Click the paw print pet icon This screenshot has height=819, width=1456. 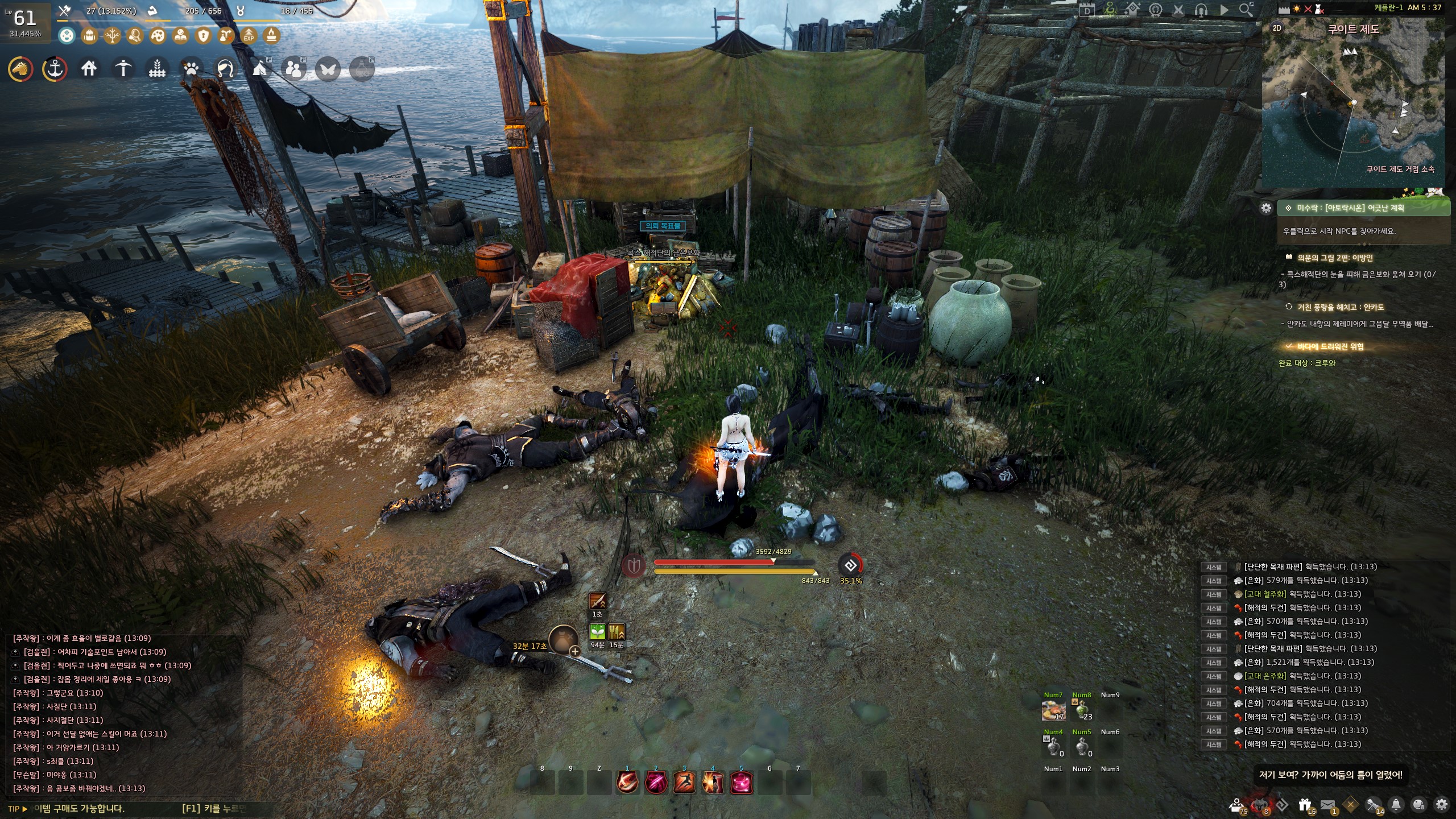point(191,69)
